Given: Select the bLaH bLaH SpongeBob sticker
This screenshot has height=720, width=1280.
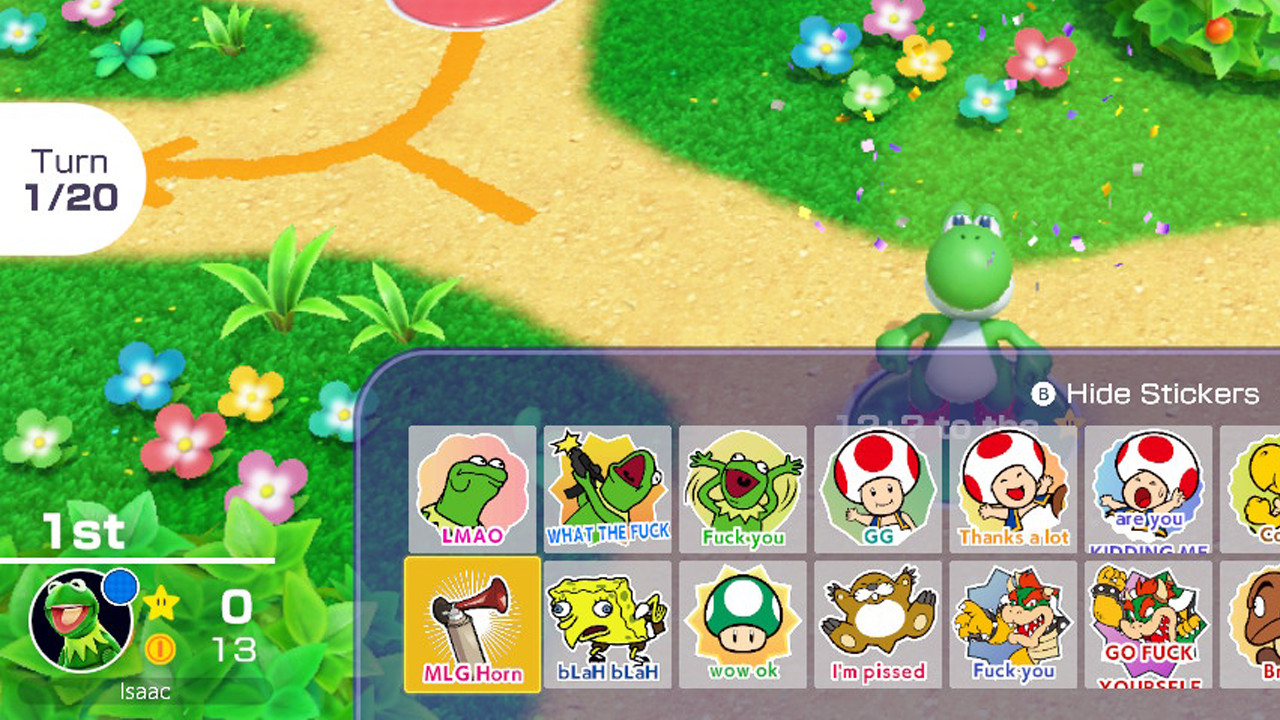Looking at the screenshot, I should (608, 625).
